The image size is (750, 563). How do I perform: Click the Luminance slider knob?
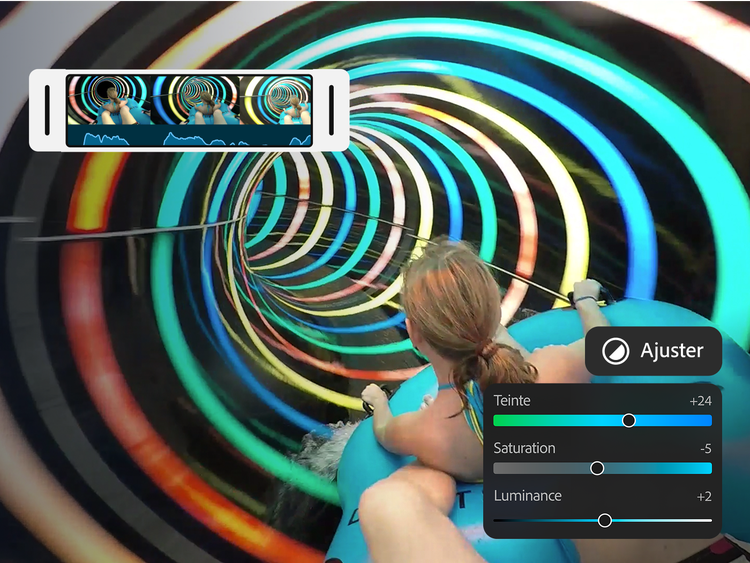[x=605, y=520]
